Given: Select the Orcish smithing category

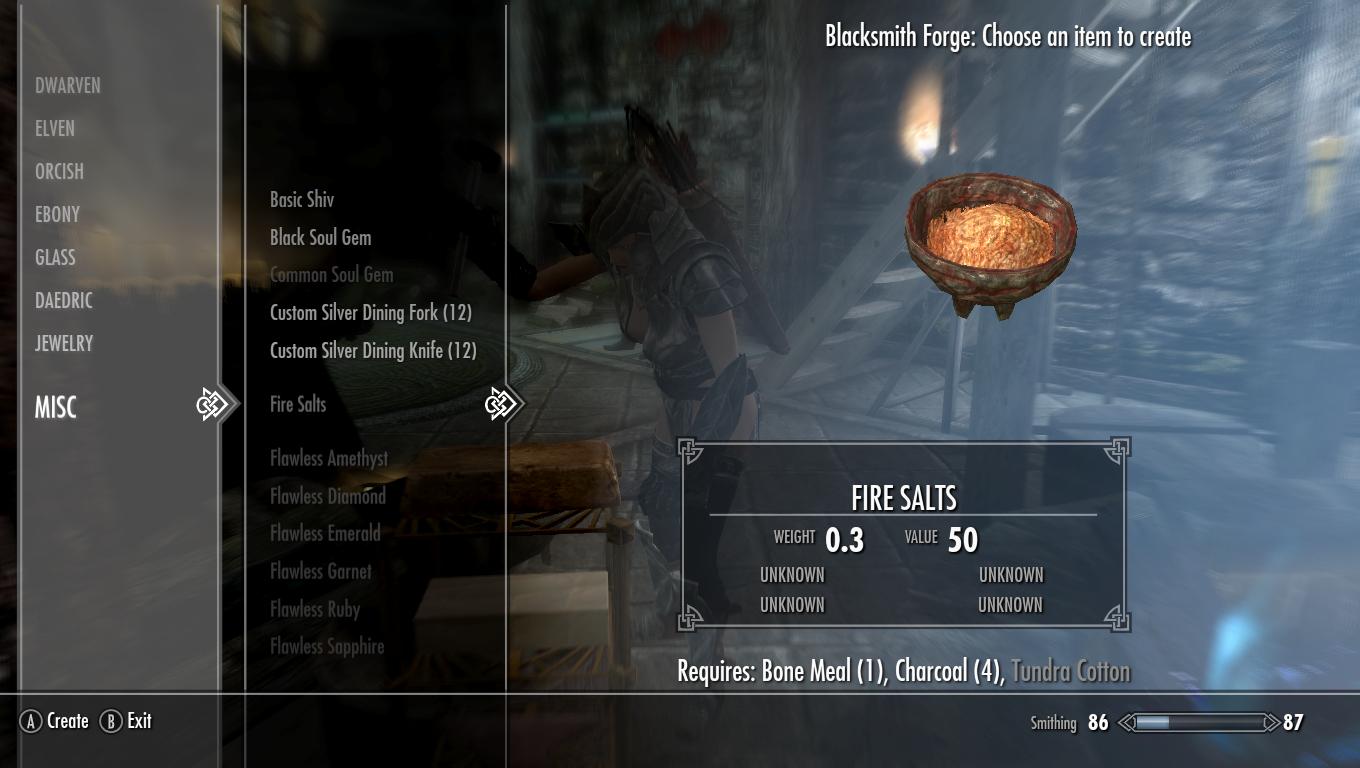Looking at the screenshot, I should [59, 172].
